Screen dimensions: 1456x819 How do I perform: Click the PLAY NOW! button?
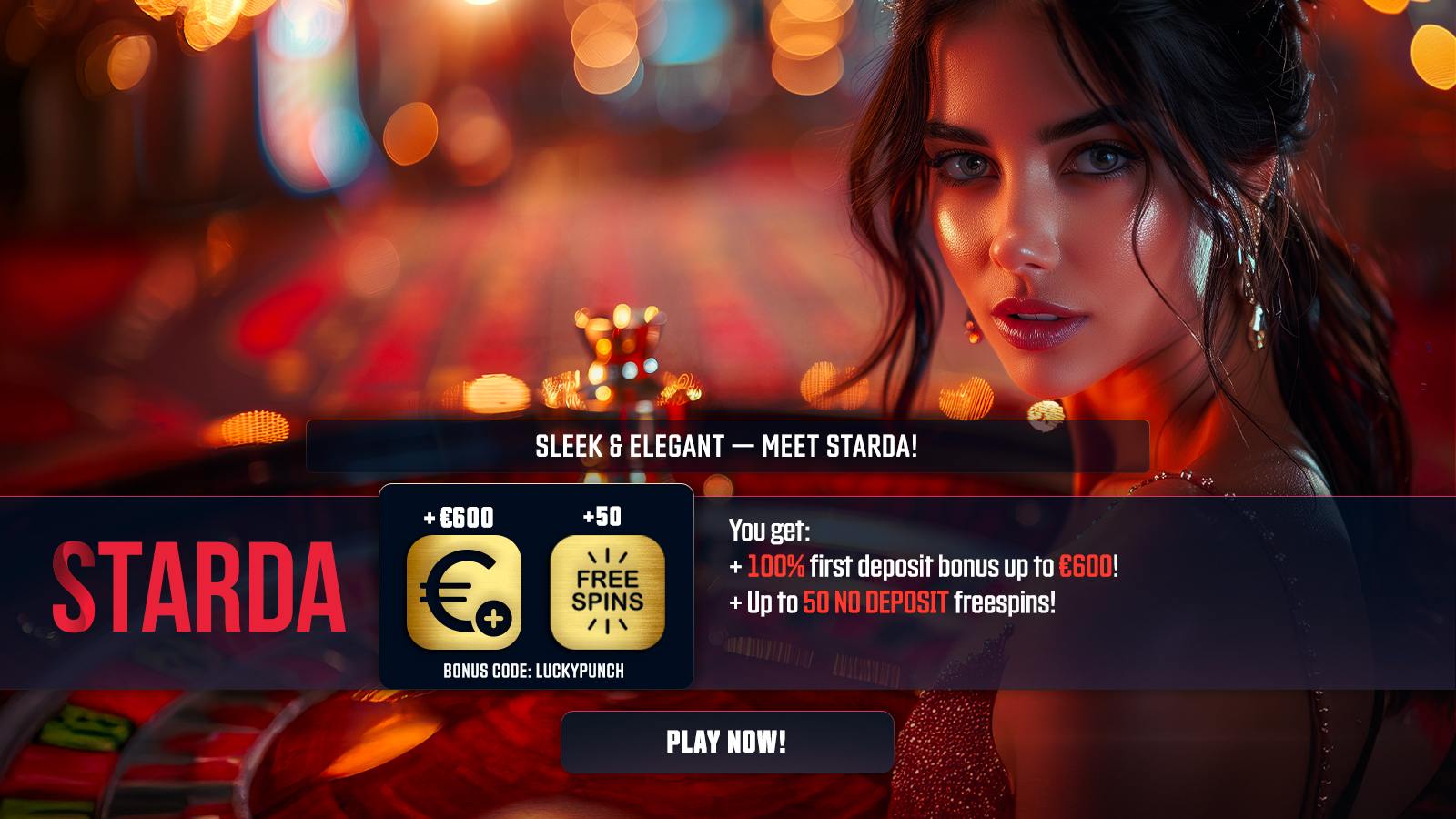coord(727,742)
